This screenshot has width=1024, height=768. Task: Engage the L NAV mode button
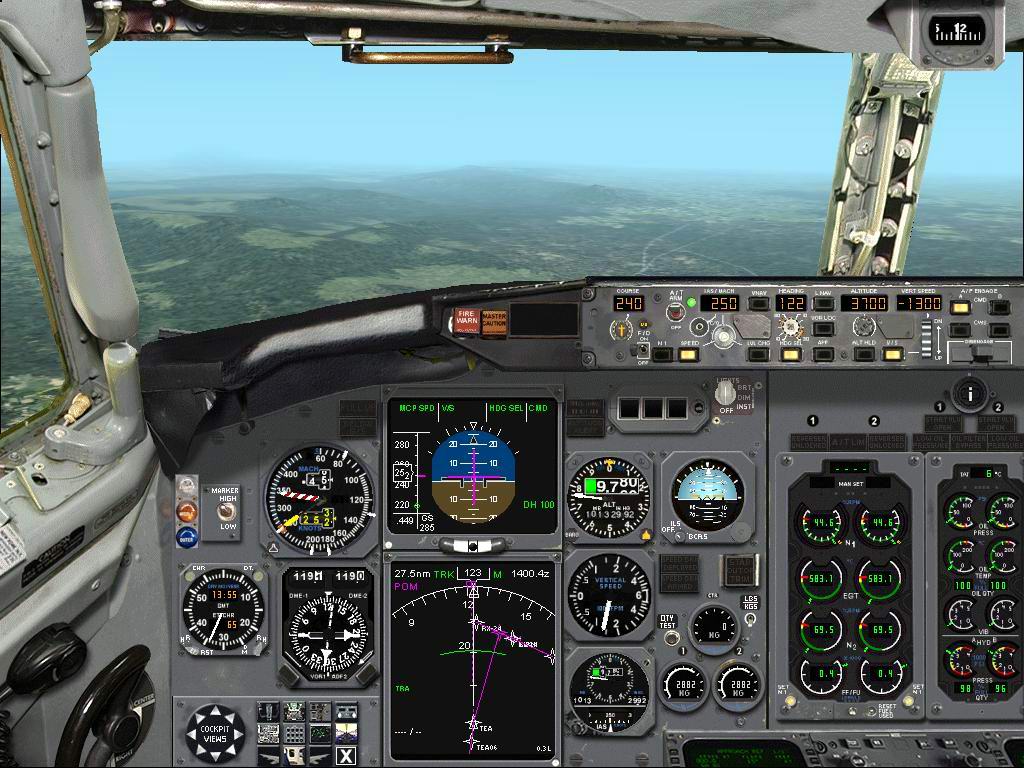tap(823, 303)
